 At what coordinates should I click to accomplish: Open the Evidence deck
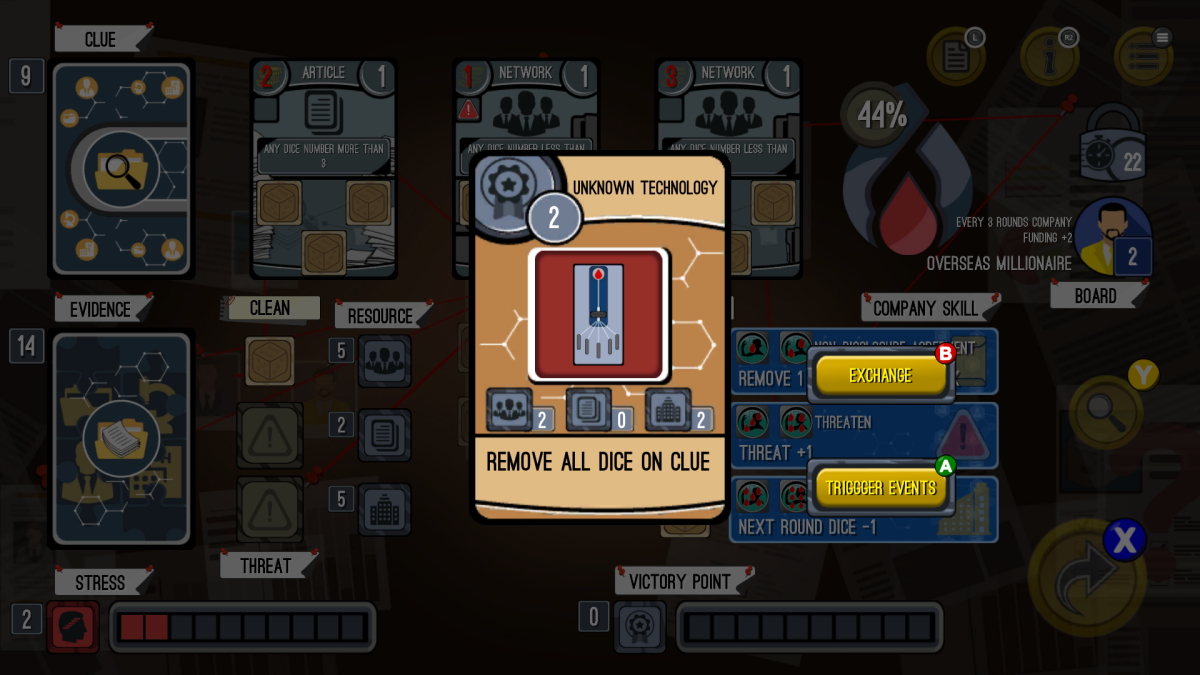click(x=121, y=438)
